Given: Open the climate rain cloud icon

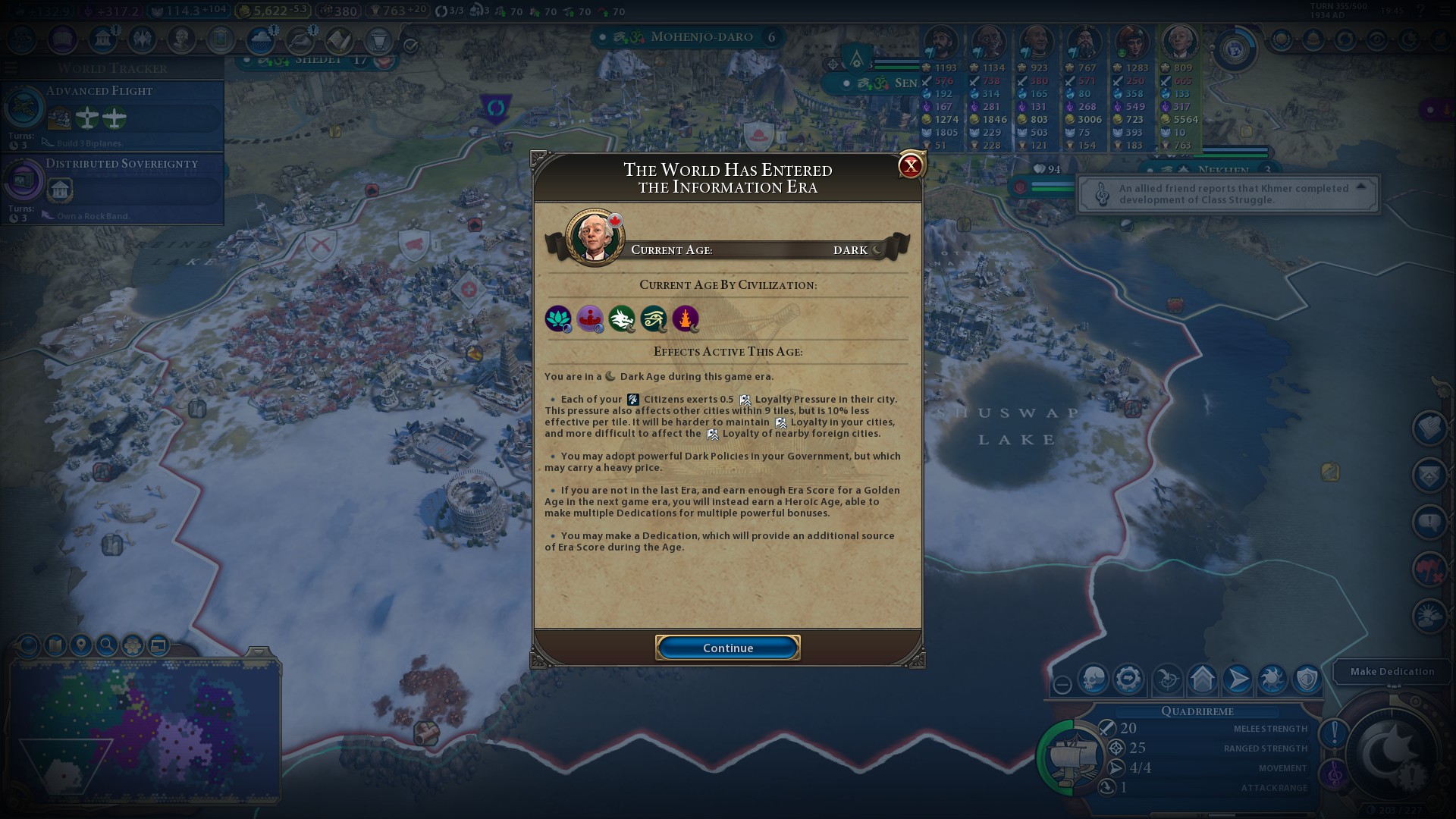Looking at the screenshot, I should tap(260, 39).
